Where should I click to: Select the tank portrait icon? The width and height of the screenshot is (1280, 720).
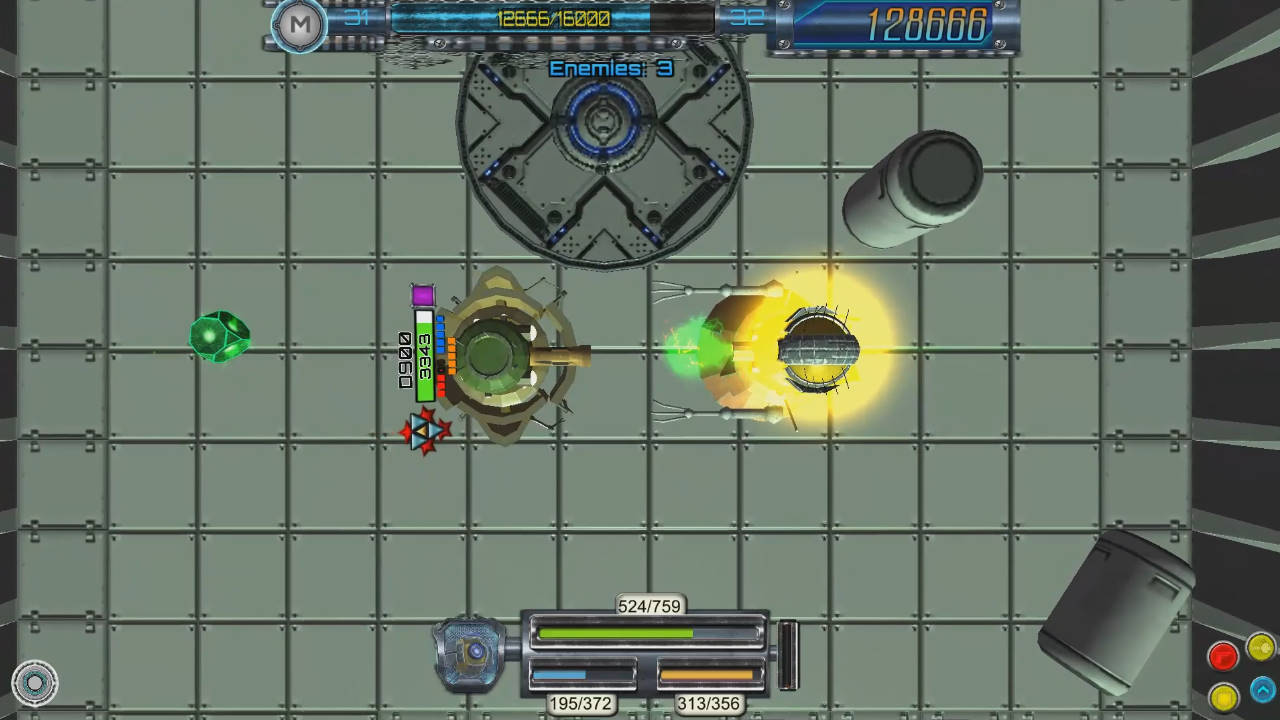(470, 652)
